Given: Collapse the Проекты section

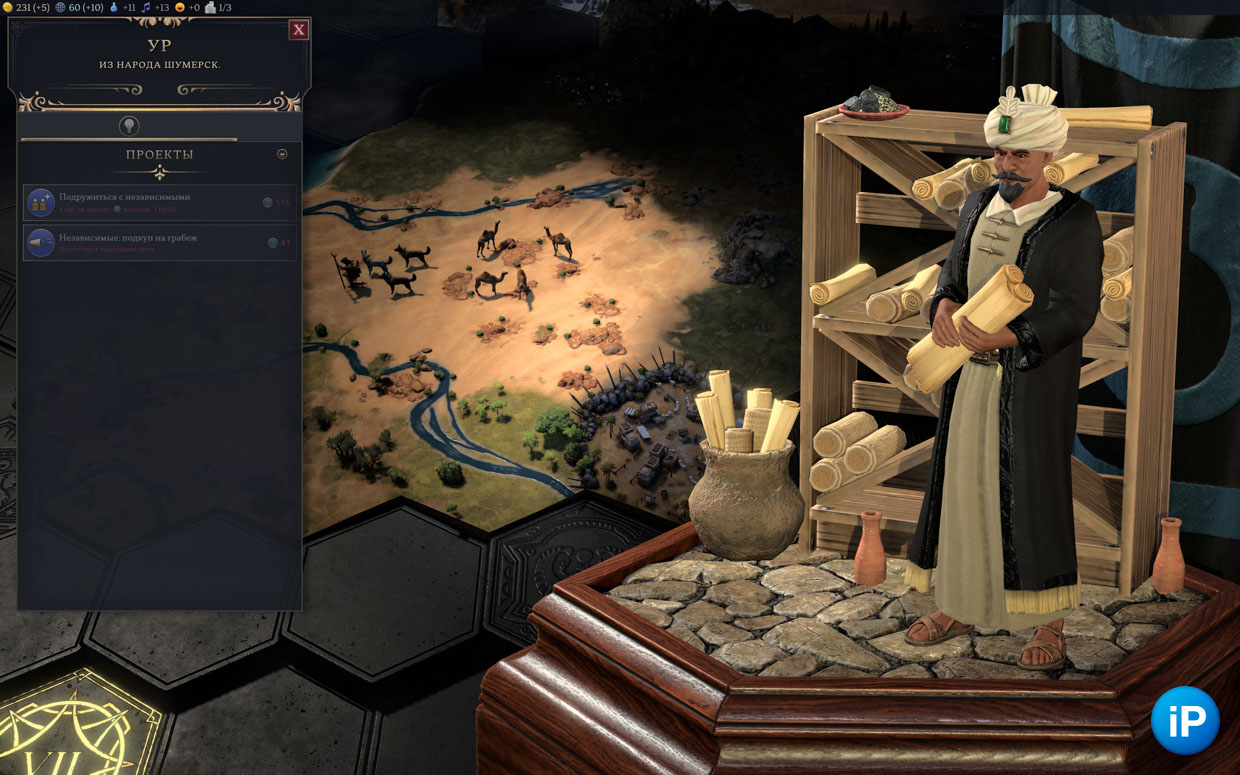Looking at the screenshot, I should [x=282, y=154].
